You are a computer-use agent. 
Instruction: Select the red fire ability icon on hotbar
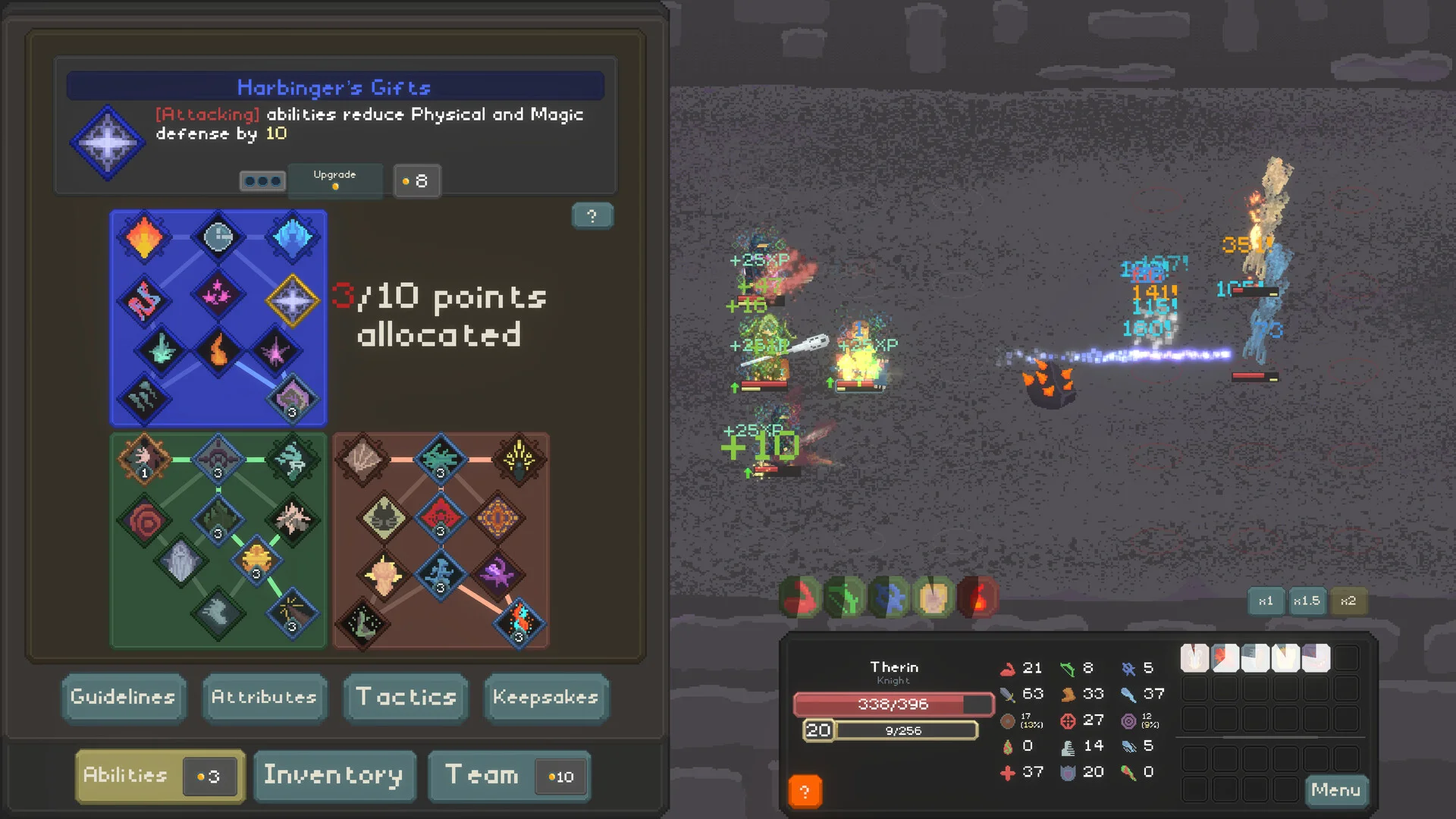[978, 598]
